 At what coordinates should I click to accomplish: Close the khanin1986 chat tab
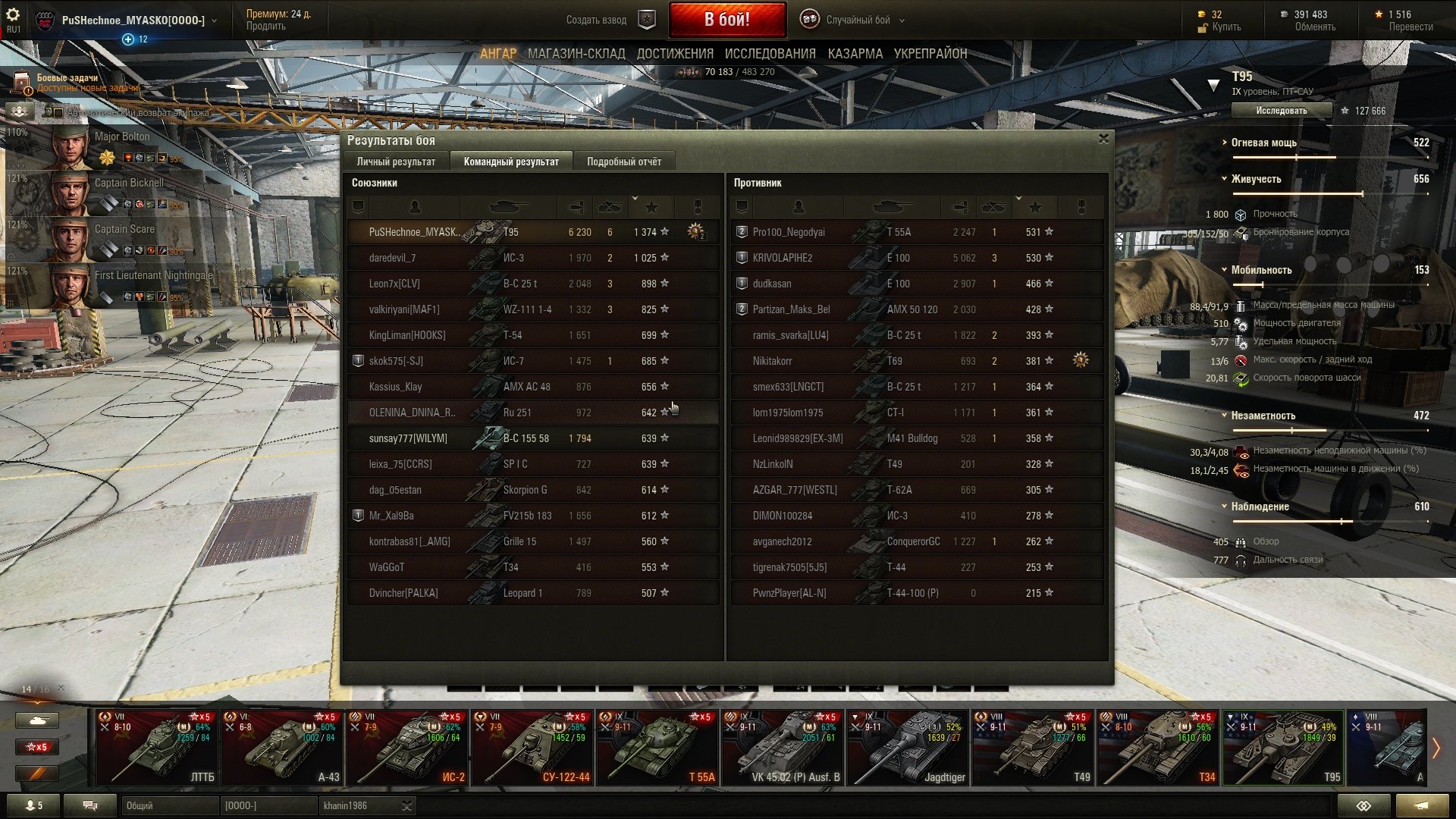406,805
